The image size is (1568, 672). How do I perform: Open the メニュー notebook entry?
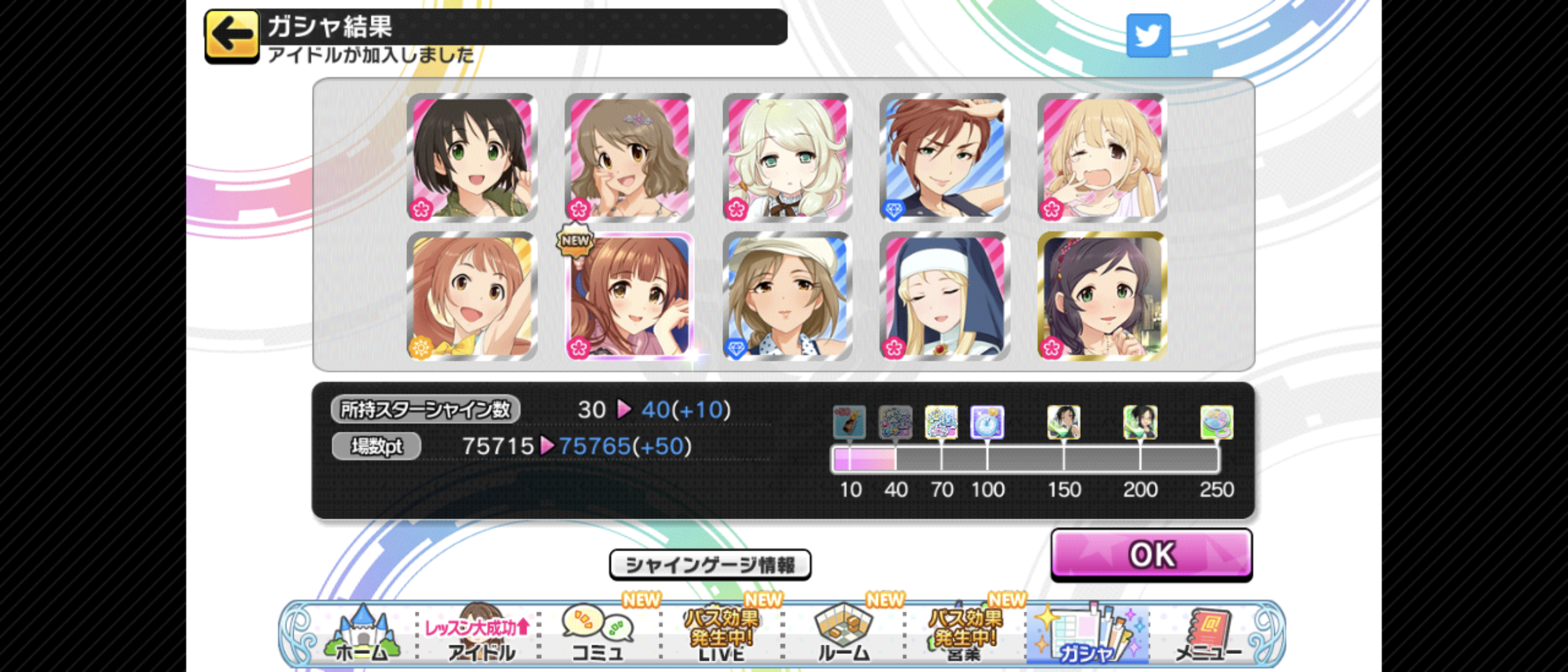(1207, 635)
